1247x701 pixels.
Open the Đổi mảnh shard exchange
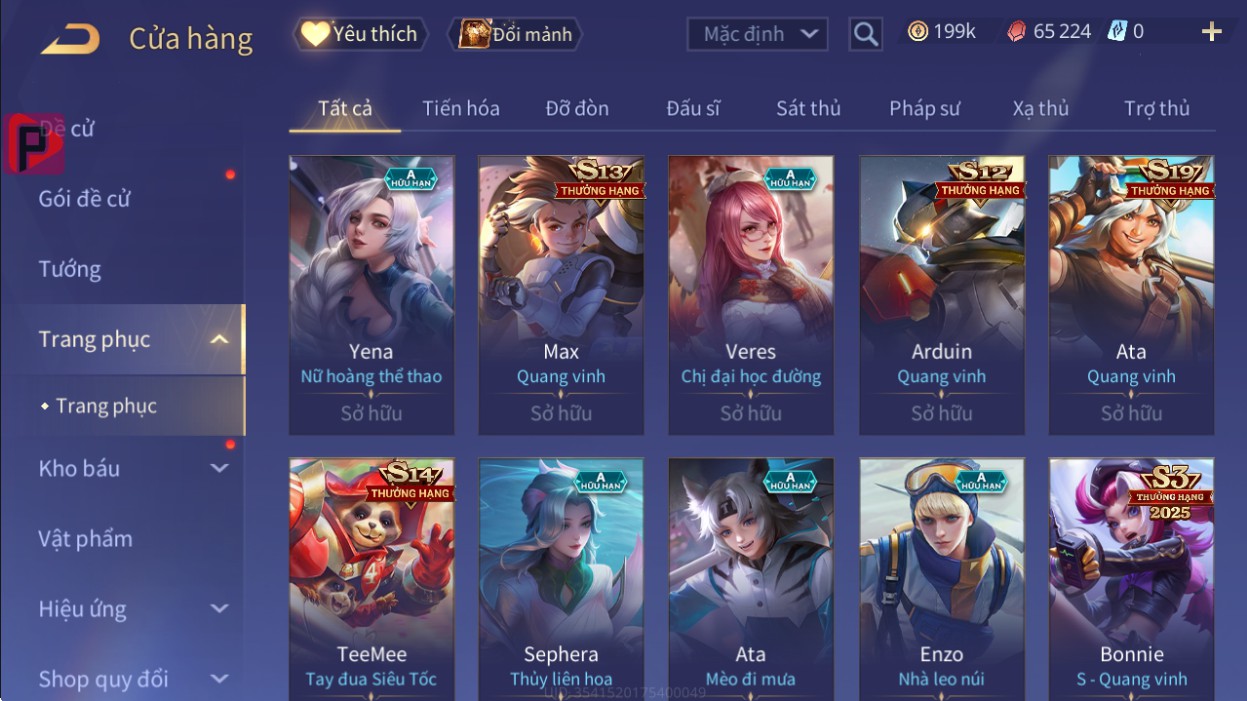click(x=514, y=34)
